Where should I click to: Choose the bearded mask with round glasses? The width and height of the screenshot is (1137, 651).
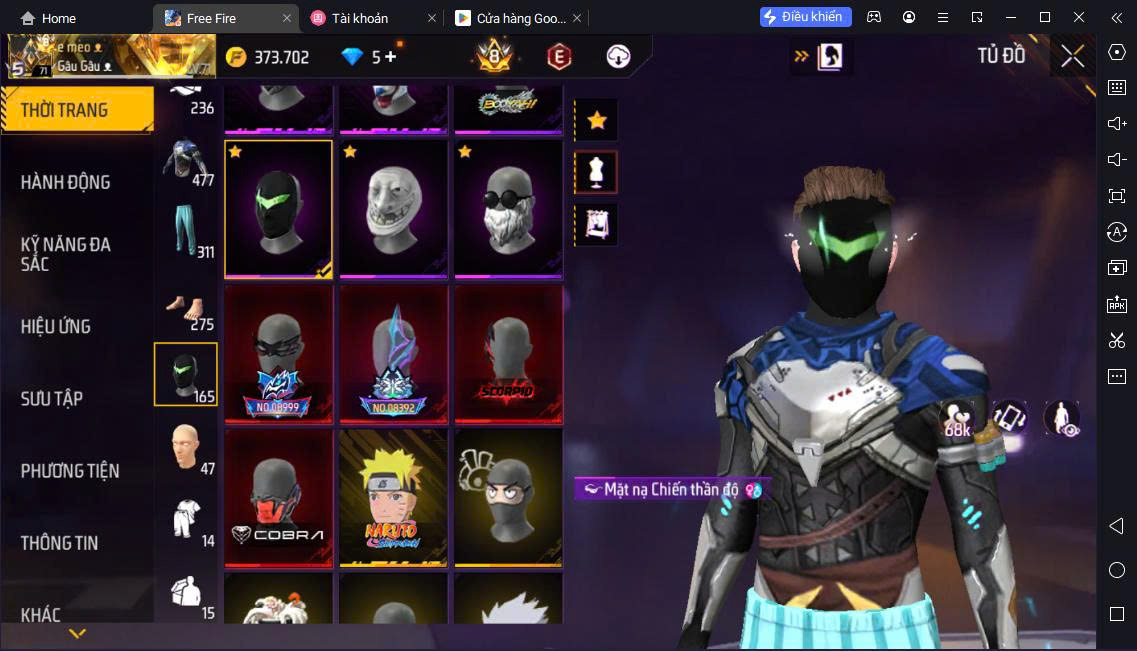point(508,208)
